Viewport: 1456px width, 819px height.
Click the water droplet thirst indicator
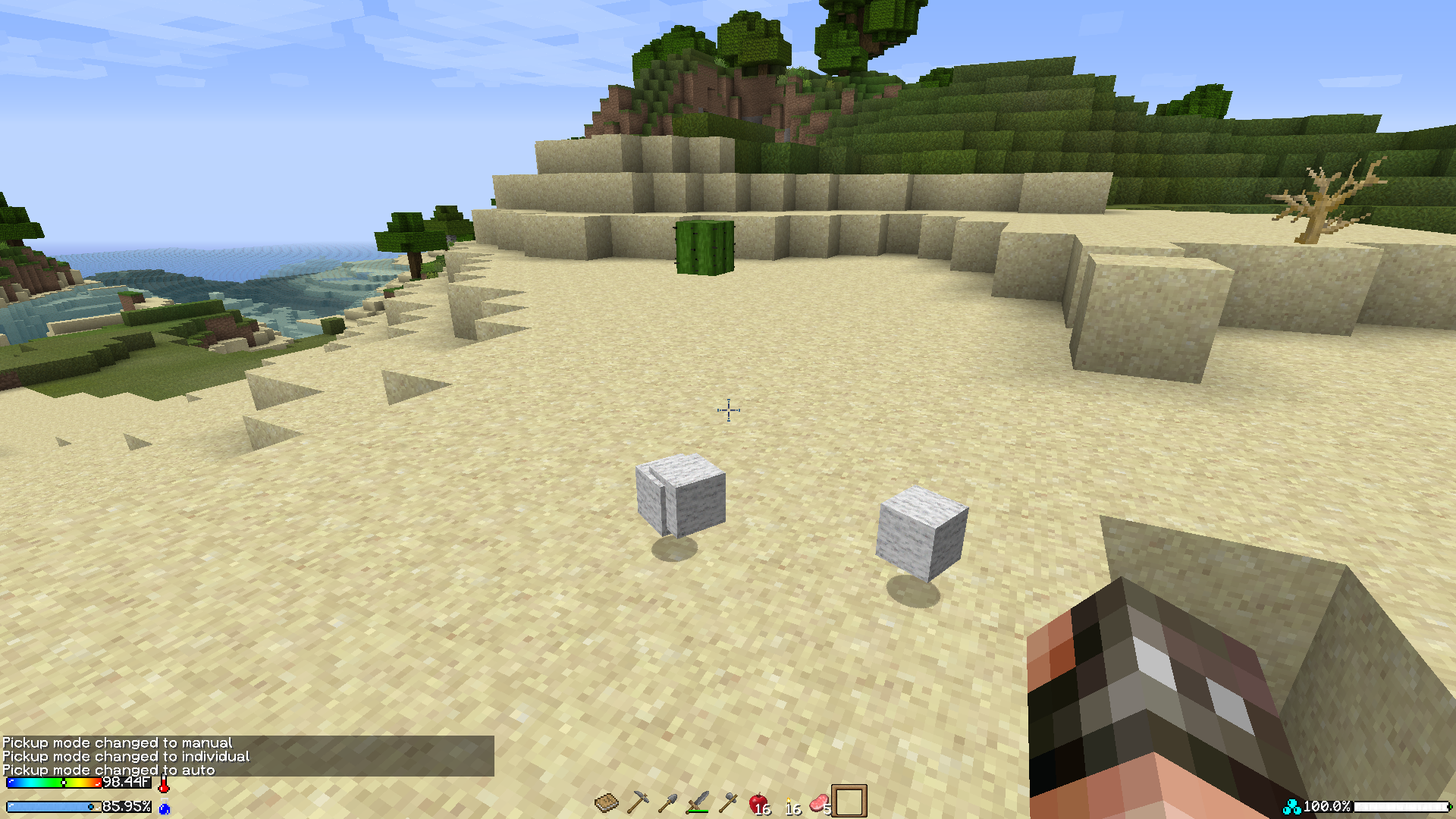pos(165,808)
